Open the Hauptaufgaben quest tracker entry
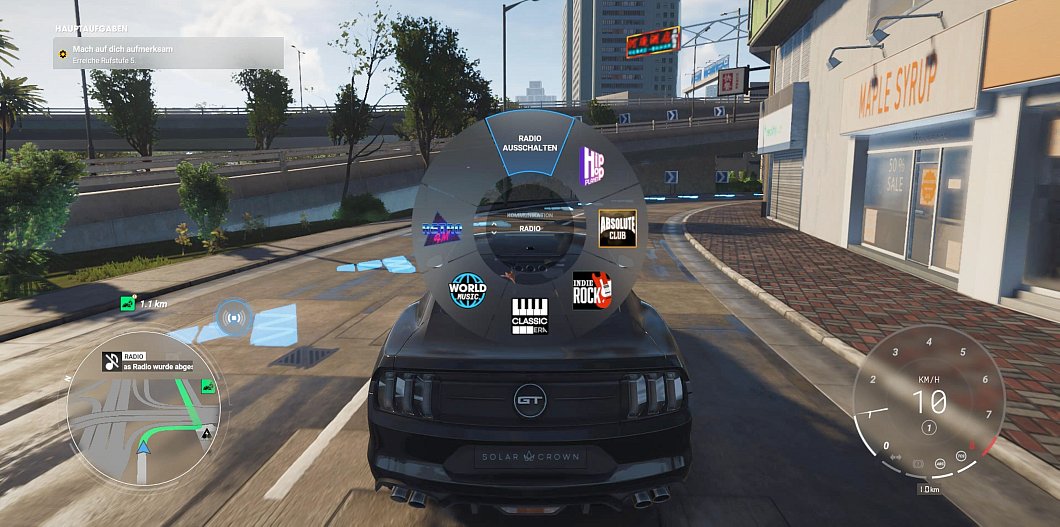This screenshot has width=1060, height=527. click(x=168, y=53)
